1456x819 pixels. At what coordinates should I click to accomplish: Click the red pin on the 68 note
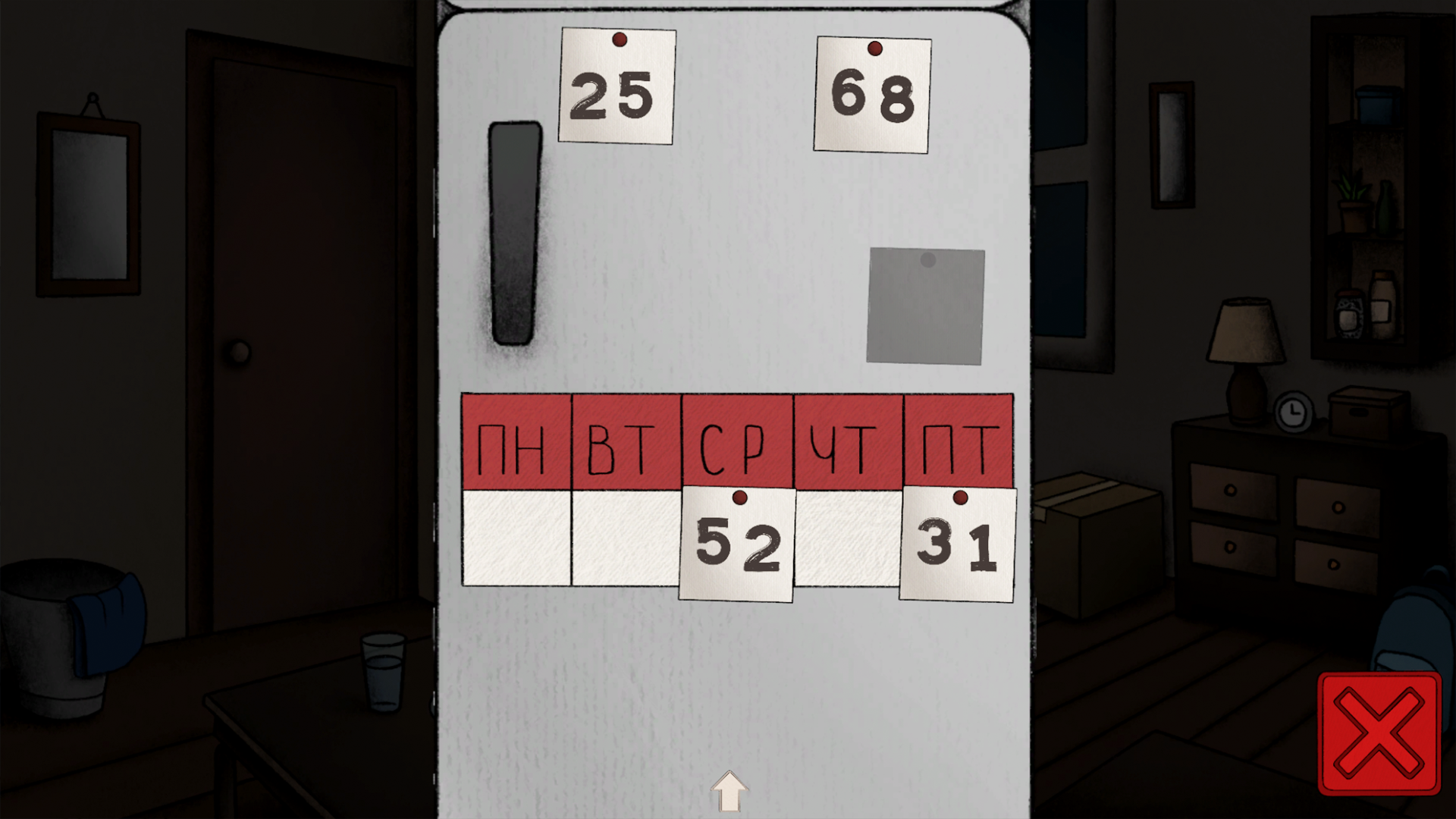point(874,48)
